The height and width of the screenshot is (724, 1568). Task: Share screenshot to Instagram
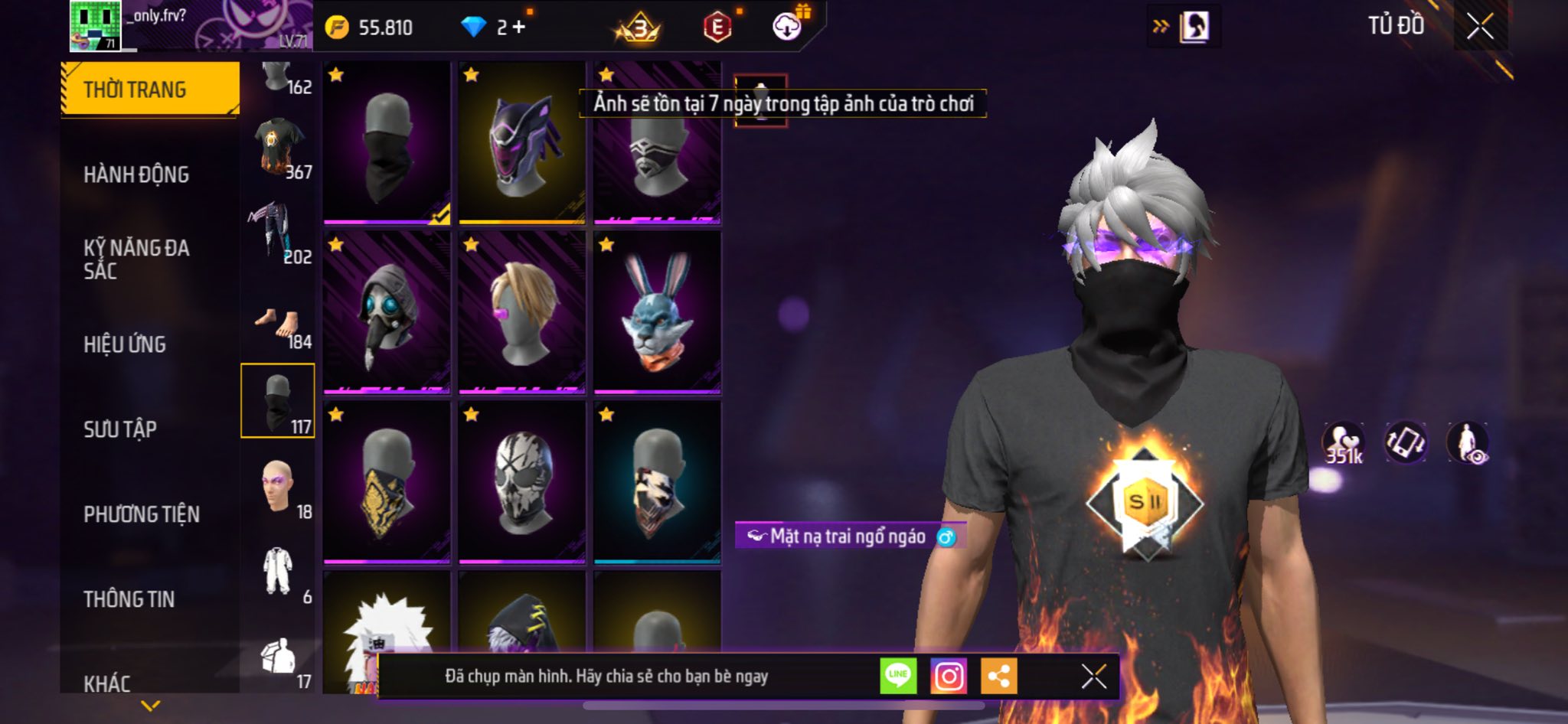click(x=949, y=677)
